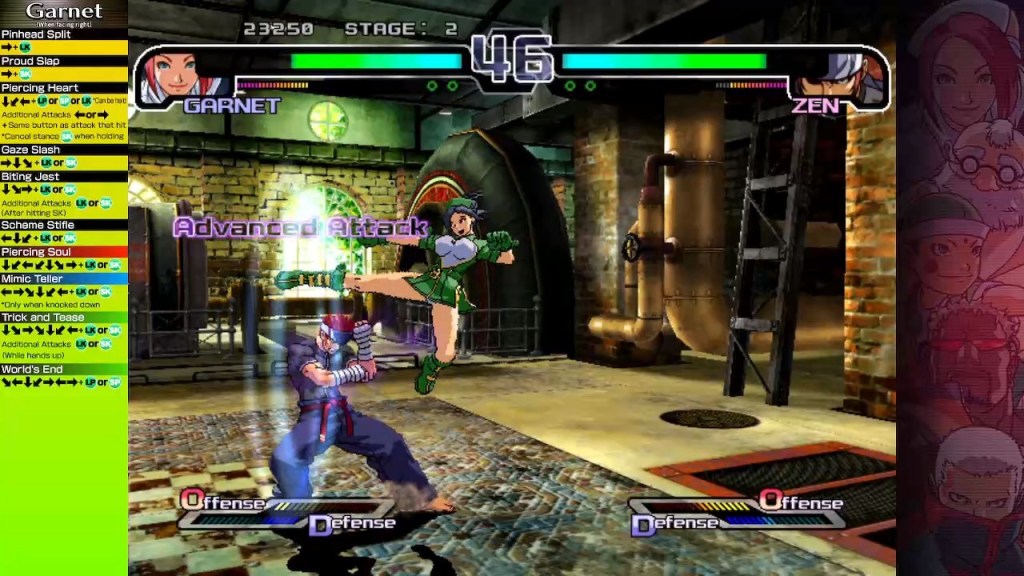Viewport: 1024px width, 576px height.
Task: Pick the Gaze Slash move entry
Action: tap(31, 150)
